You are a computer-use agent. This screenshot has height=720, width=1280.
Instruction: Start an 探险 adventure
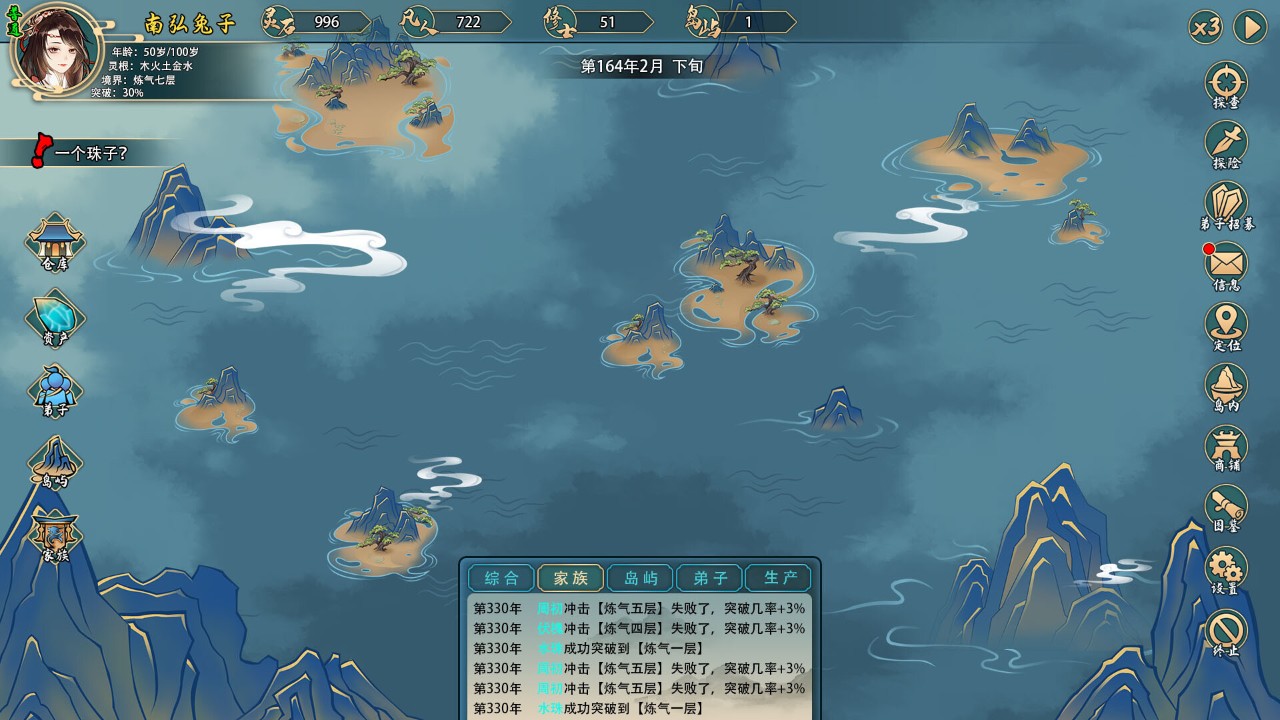click(1226, 144)
